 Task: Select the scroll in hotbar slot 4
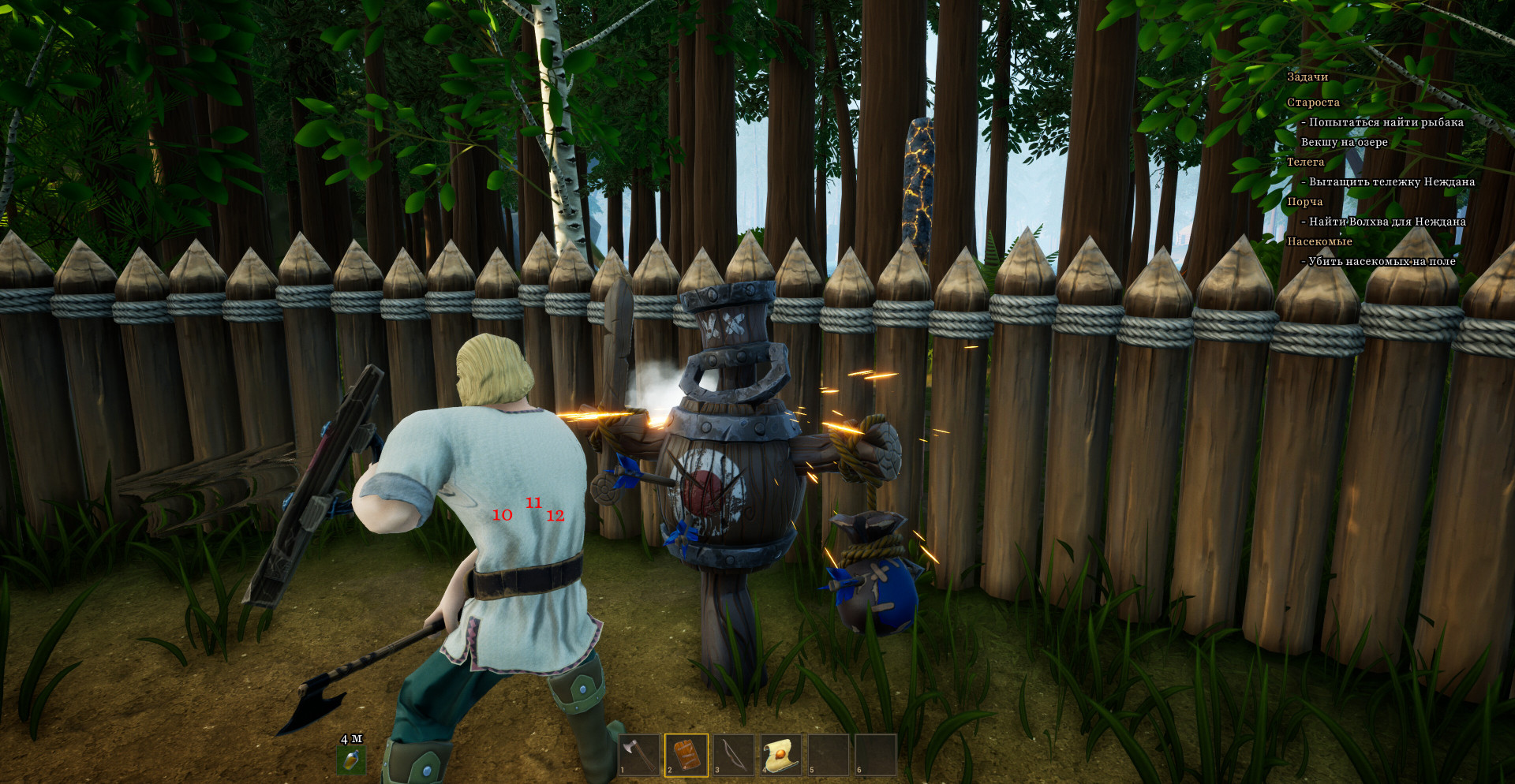point(781,755)
